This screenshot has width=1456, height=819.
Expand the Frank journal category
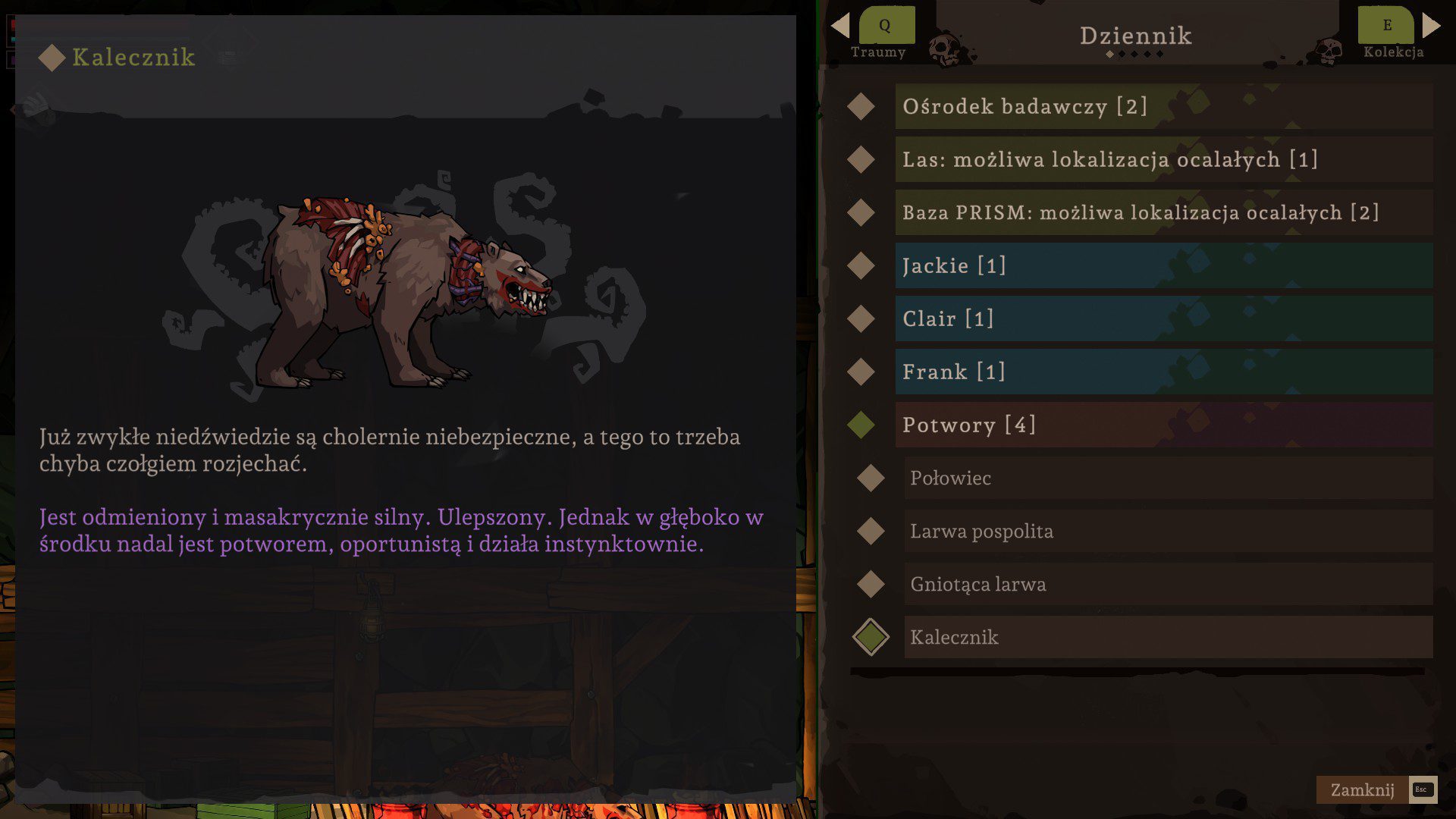(x=1163, y=372)
